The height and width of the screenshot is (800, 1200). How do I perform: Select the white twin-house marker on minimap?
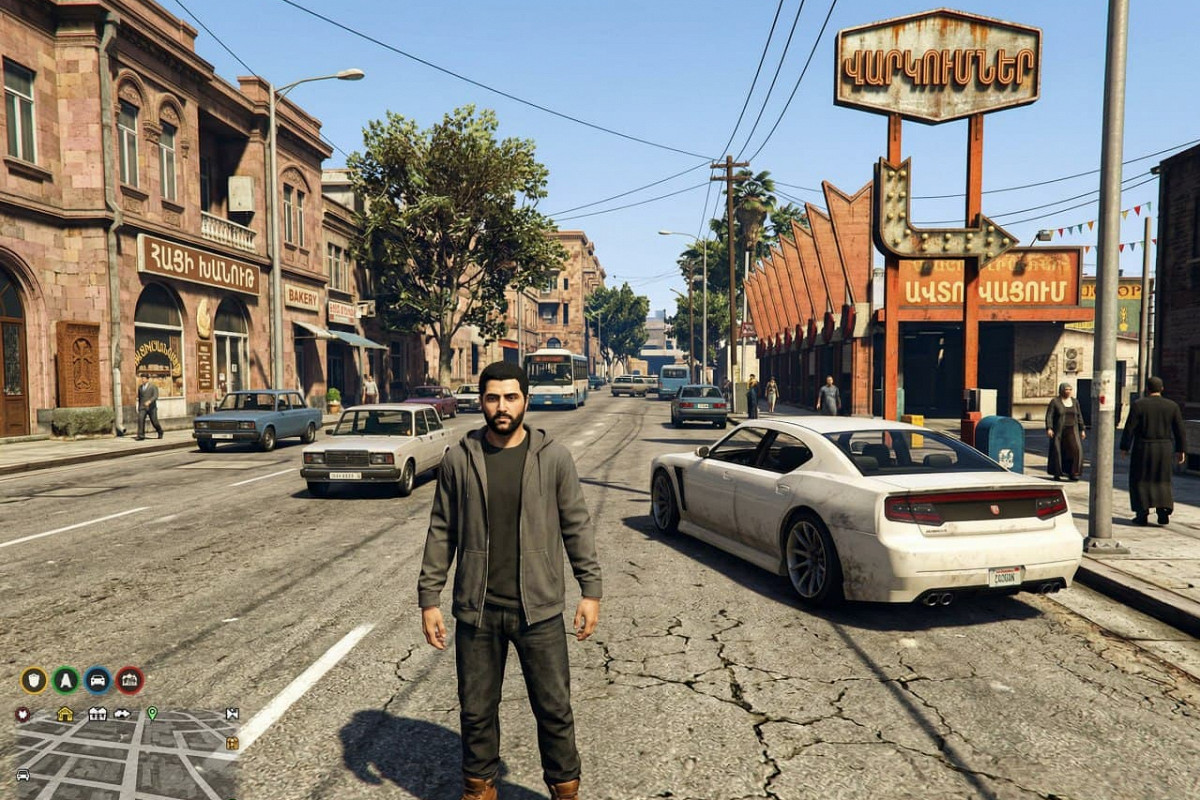[97, 714]
